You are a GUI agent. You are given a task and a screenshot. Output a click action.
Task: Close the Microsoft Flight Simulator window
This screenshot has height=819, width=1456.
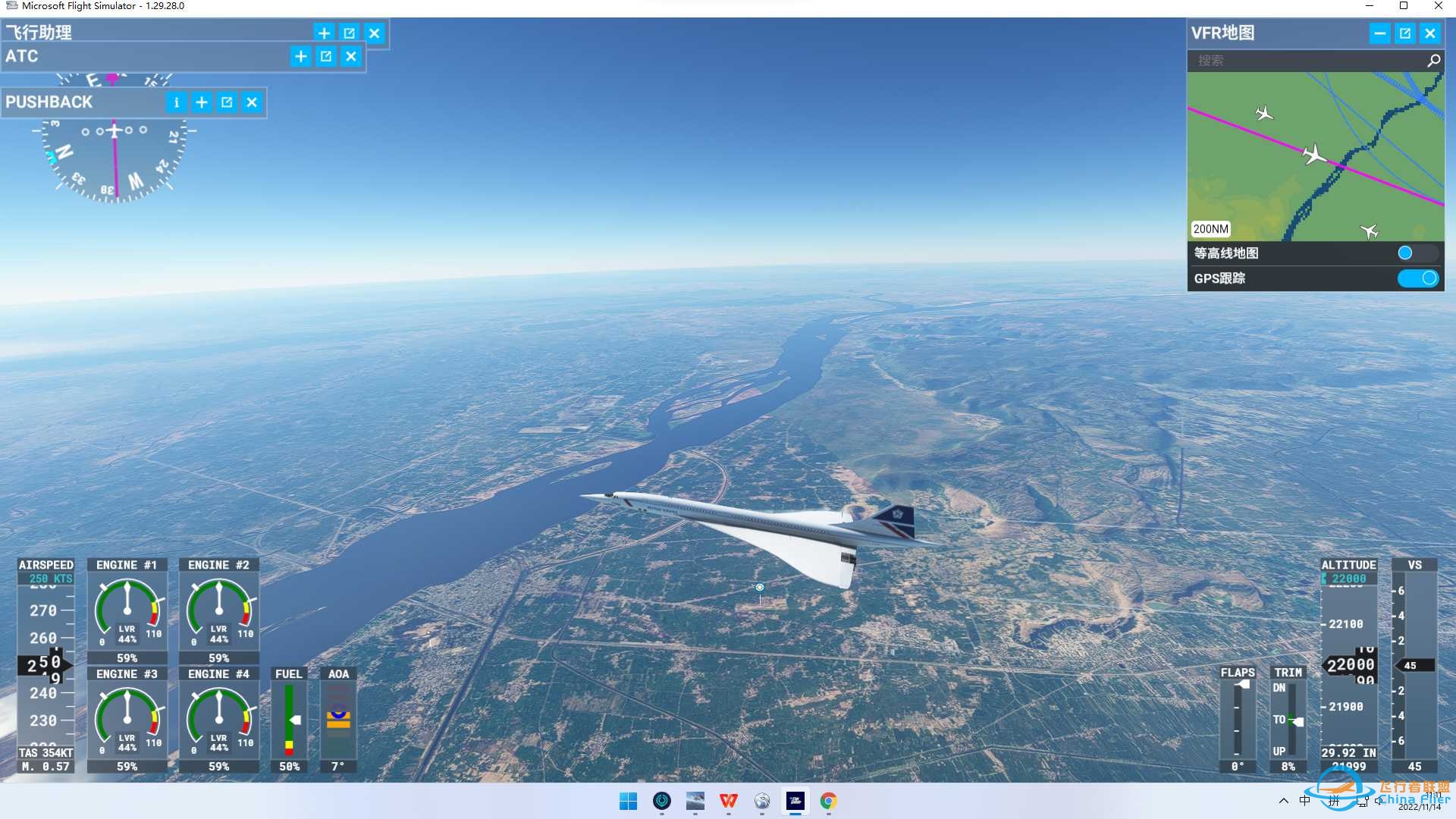tap(1439, 6)
